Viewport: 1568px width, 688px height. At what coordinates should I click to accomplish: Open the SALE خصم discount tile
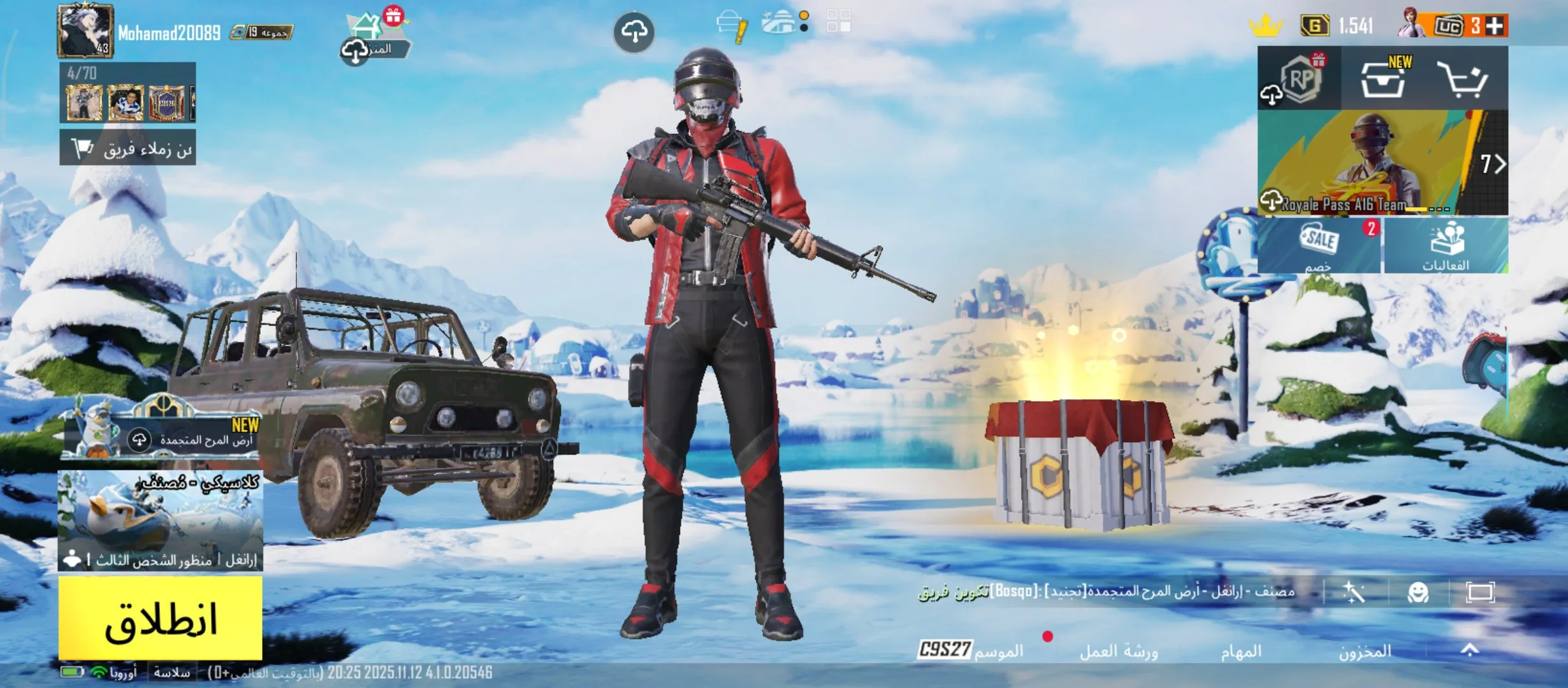click(1318, 246)
